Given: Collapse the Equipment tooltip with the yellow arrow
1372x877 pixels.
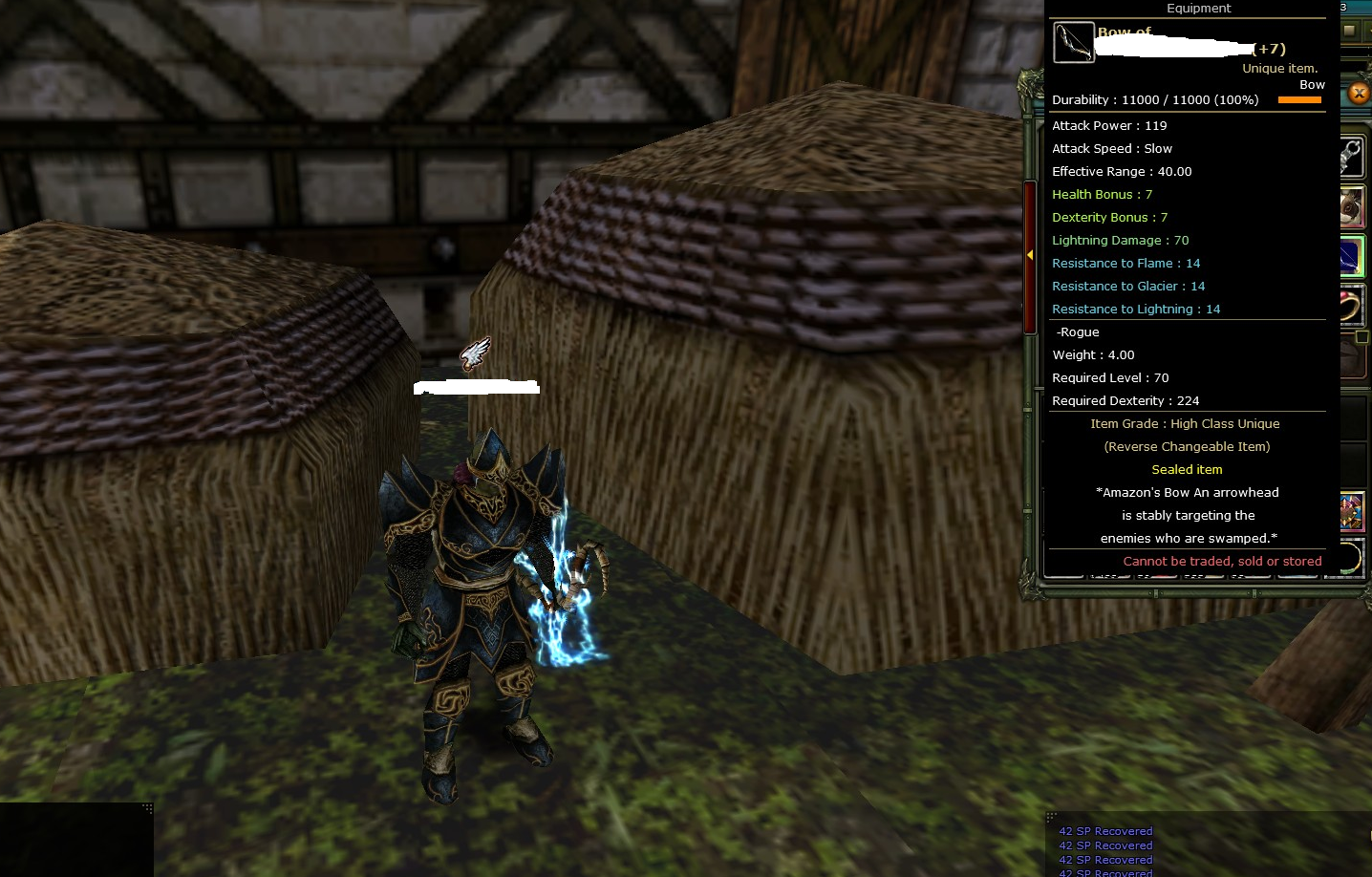Looking at the screenshot, I should tap(1030, 256).
